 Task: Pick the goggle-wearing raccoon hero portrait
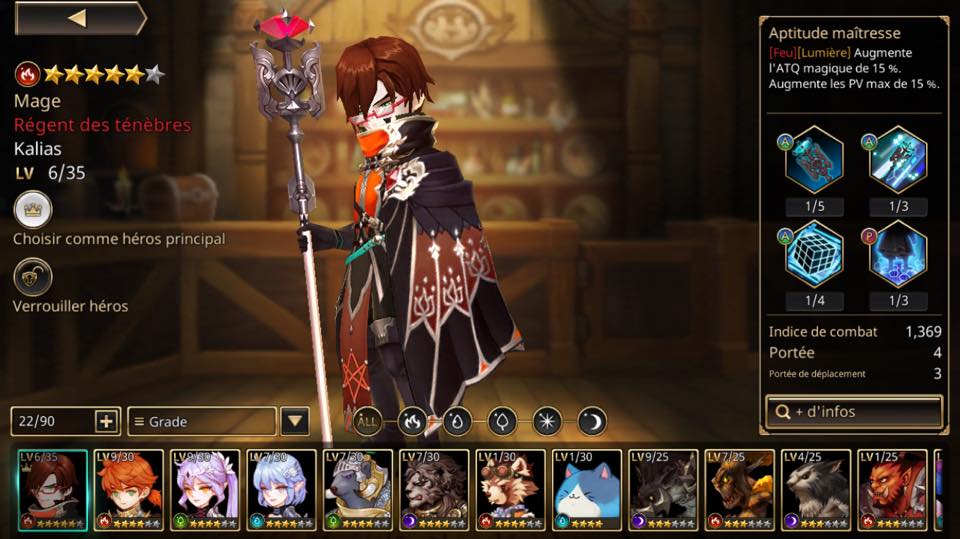(x=511, y=489)
